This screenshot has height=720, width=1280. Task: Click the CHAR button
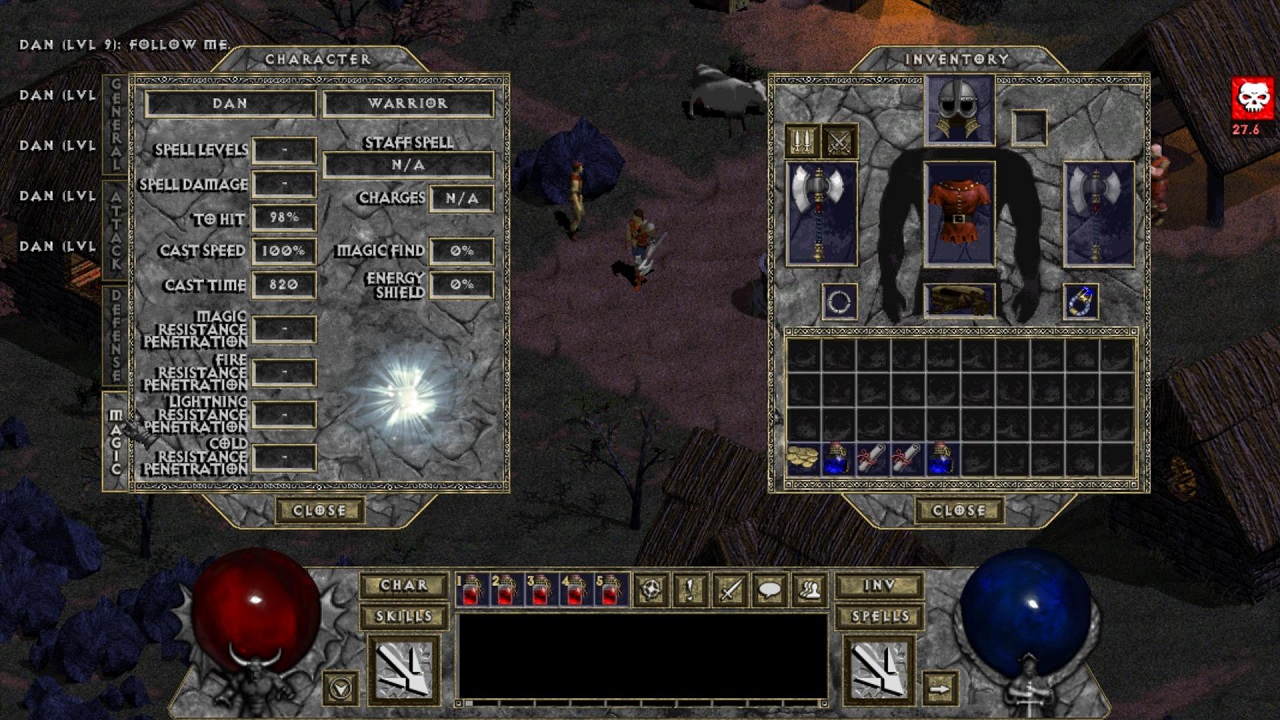pos(403,585)
